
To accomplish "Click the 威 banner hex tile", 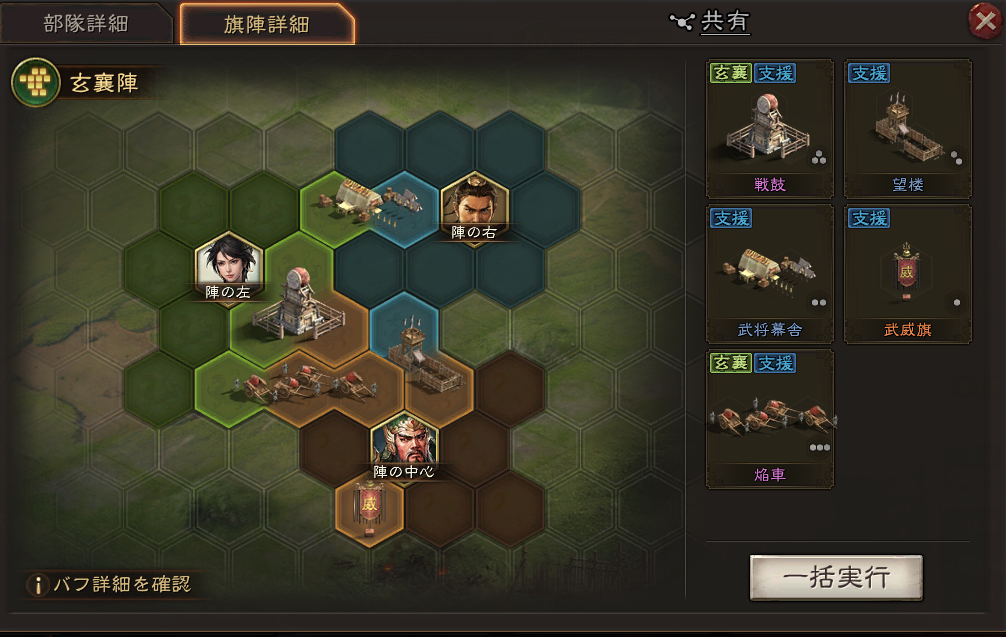I will tap(370, 507).
